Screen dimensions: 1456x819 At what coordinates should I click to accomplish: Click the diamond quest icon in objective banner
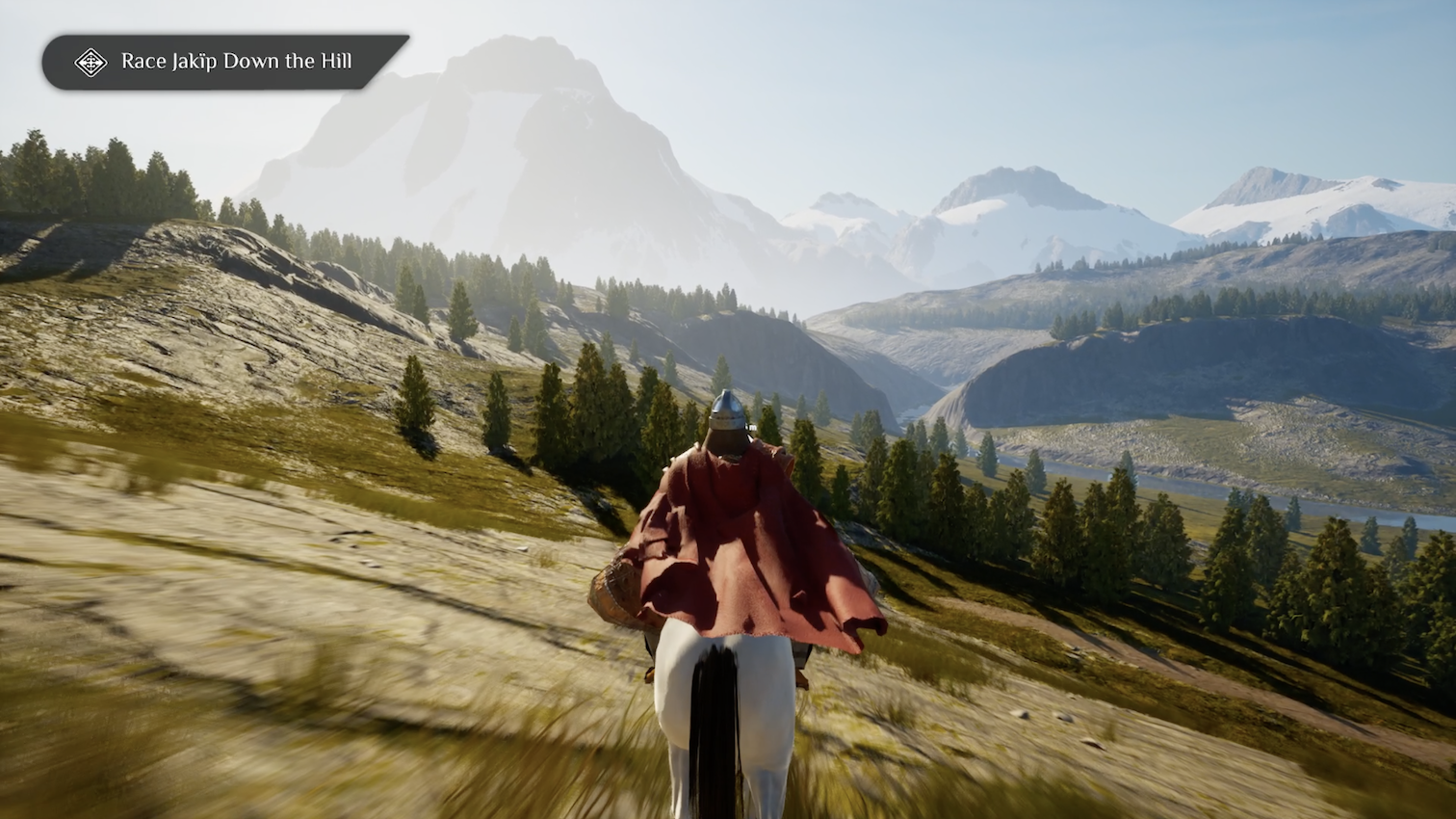coord(91,63)
